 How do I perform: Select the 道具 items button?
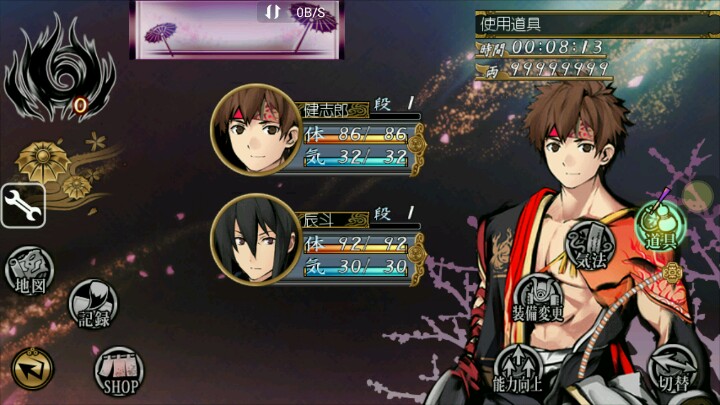pyautogui.click(x=659, y=227)
